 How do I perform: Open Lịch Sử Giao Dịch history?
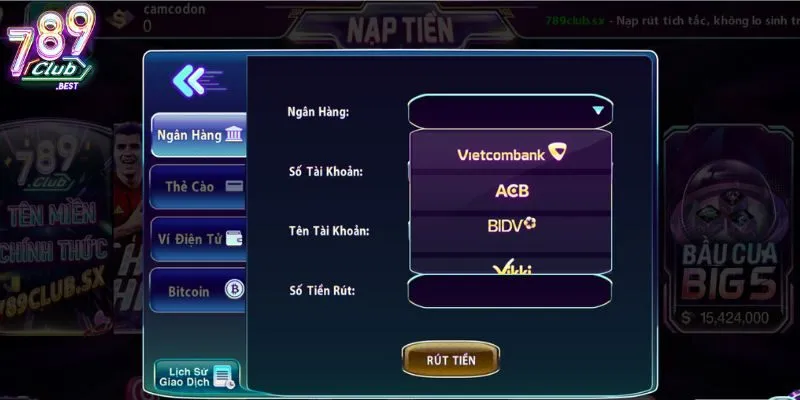(x=196, y=375)
